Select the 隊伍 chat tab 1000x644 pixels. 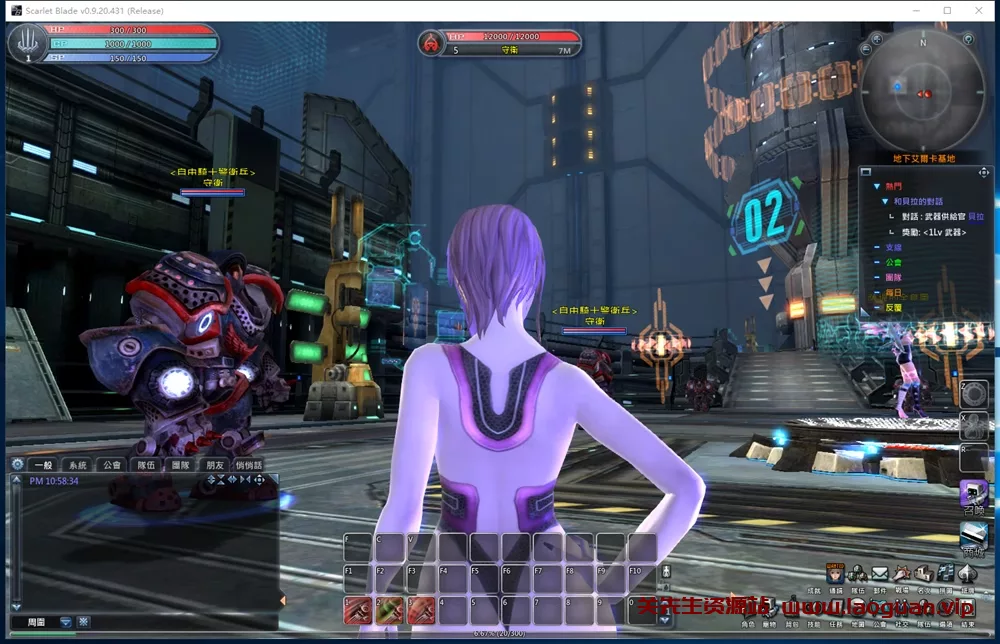[146, 465]
